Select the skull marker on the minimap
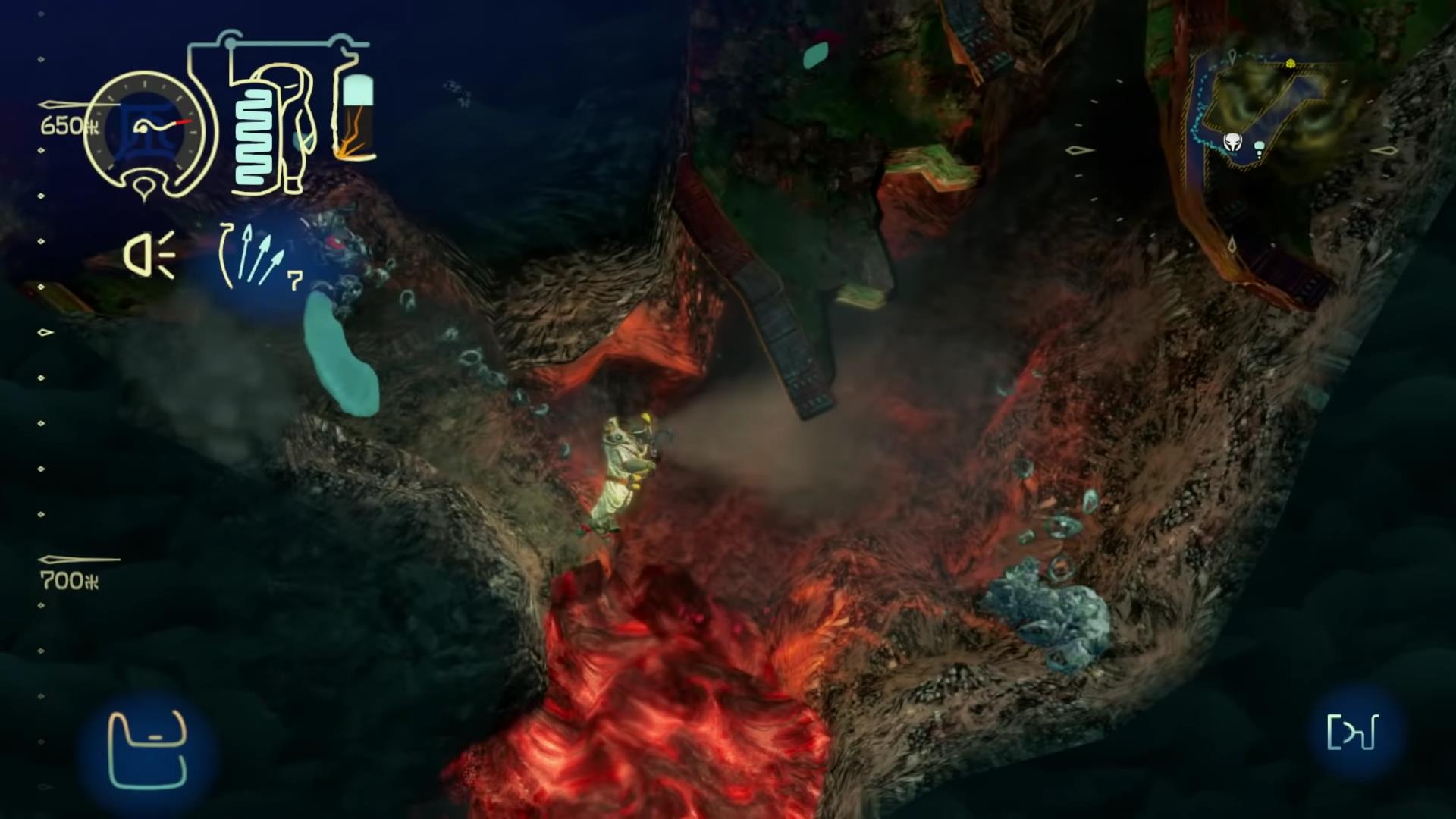Viewport: 1456px width, 819px height. [x=1233, y=142]
